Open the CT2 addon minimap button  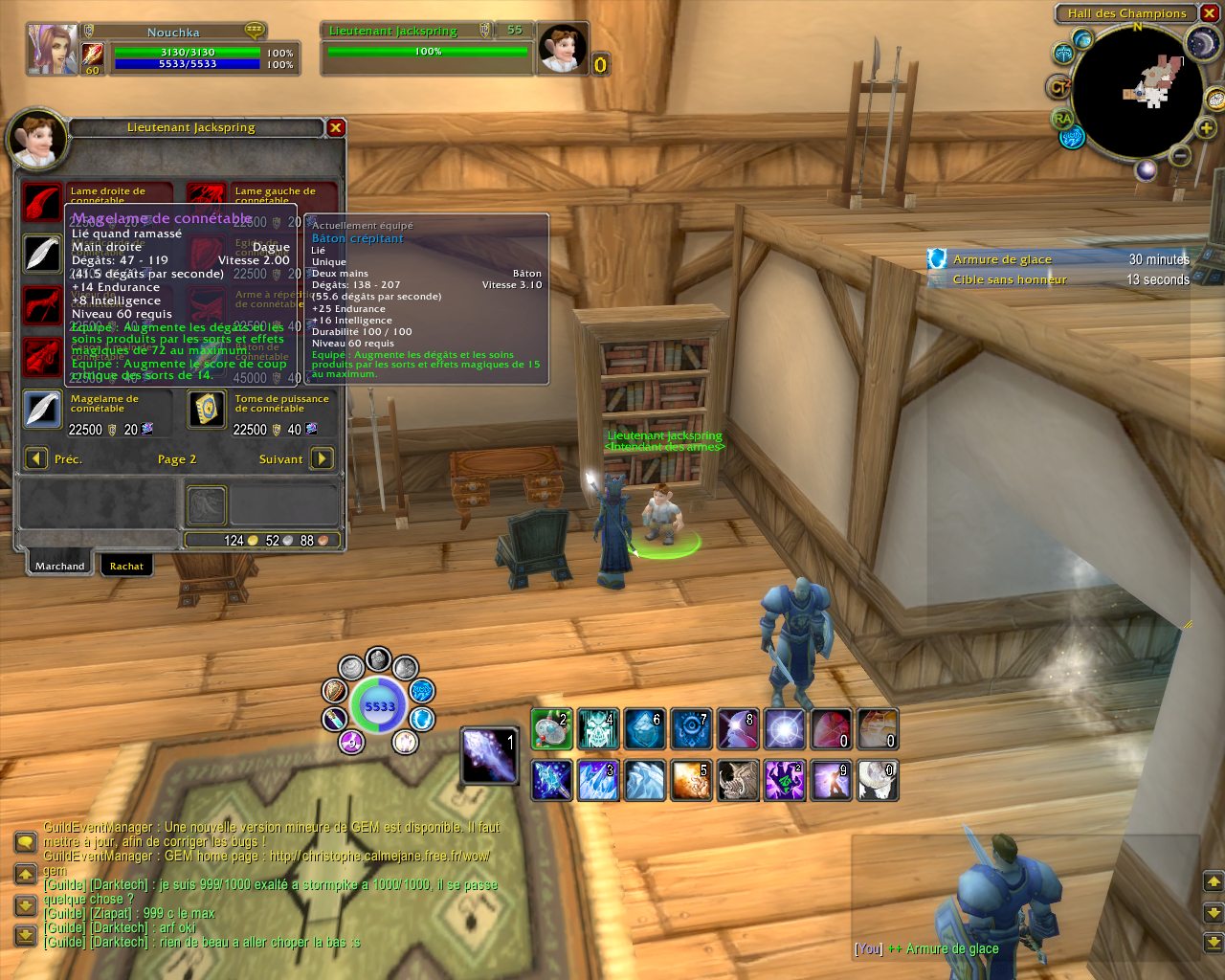pos(1058,87)
